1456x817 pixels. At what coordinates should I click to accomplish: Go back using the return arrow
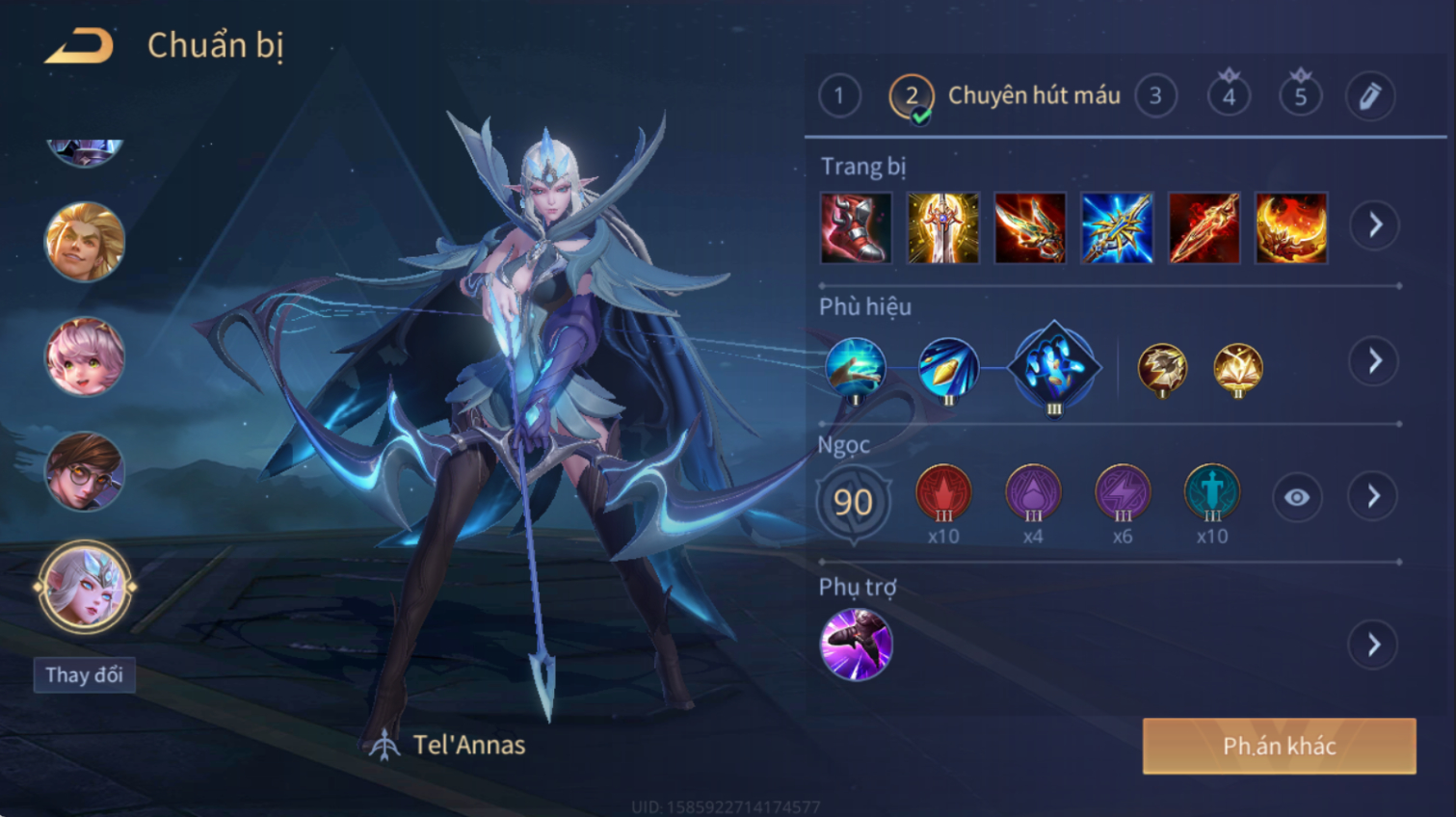tap(79, 45)
